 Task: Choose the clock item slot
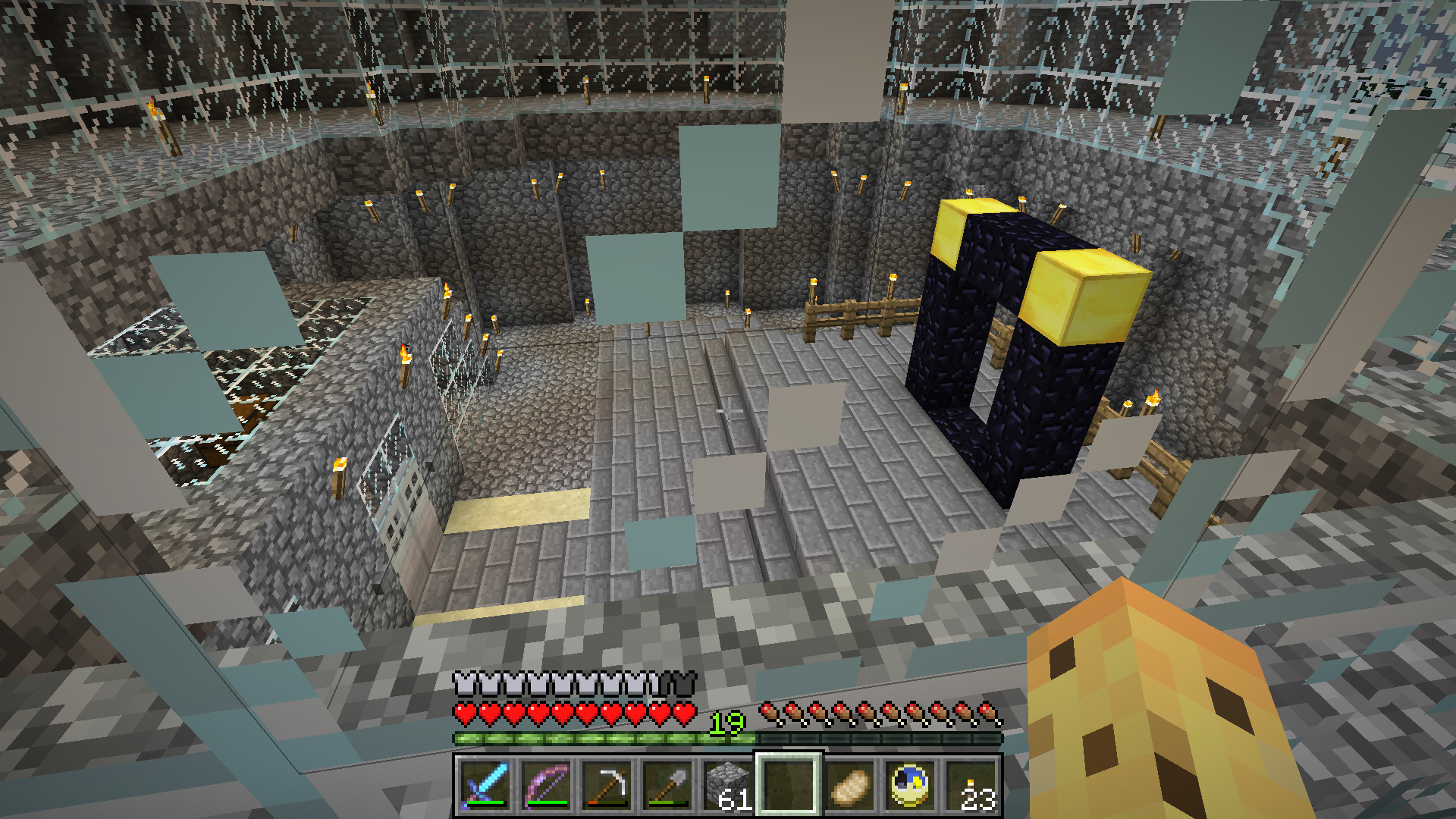pos(909,786)
